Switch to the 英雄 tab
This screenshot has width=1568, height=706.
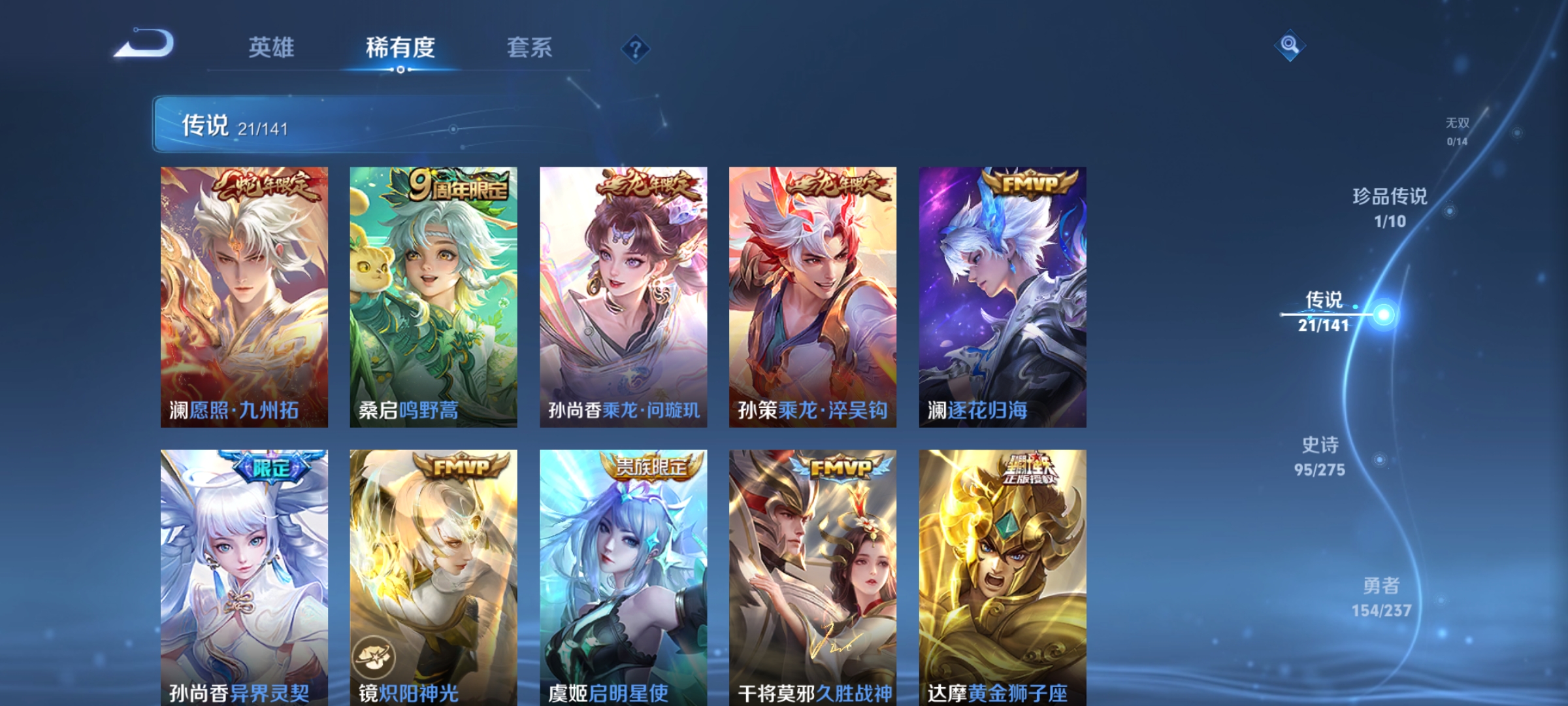[272, 48]
